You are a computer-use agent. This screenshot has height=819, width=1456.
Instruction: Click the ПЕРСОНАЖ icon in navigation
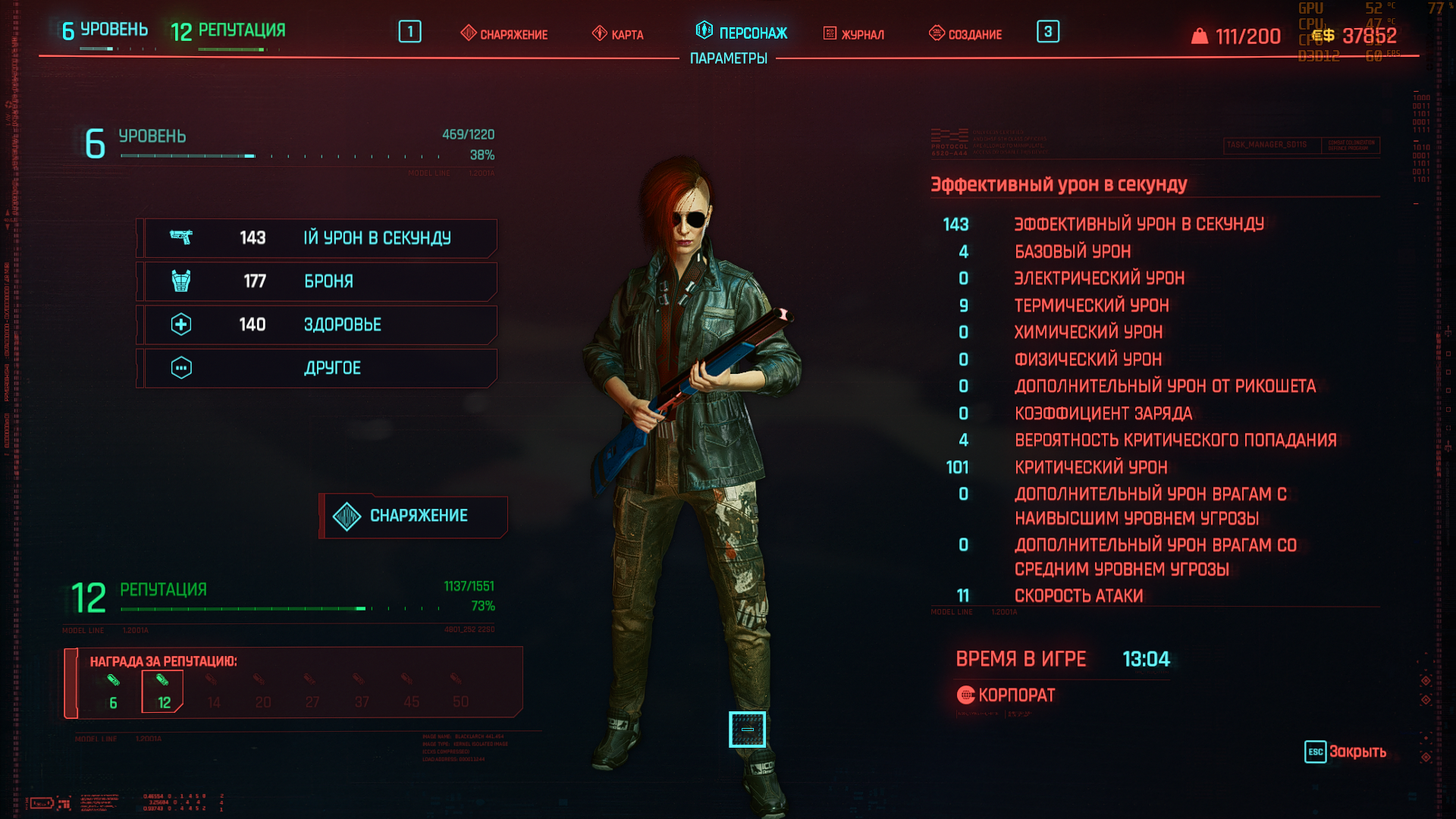[x=704, y=32]
